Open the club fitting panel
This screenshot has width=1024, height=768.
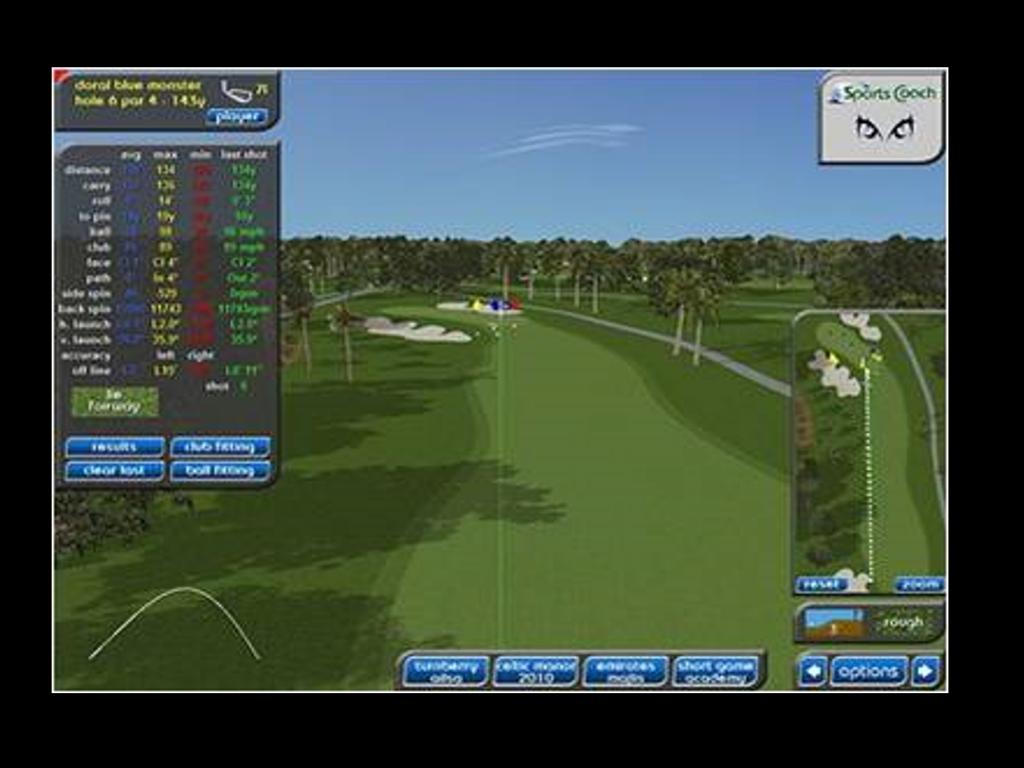pyautogui.click(x=220, y=447)
